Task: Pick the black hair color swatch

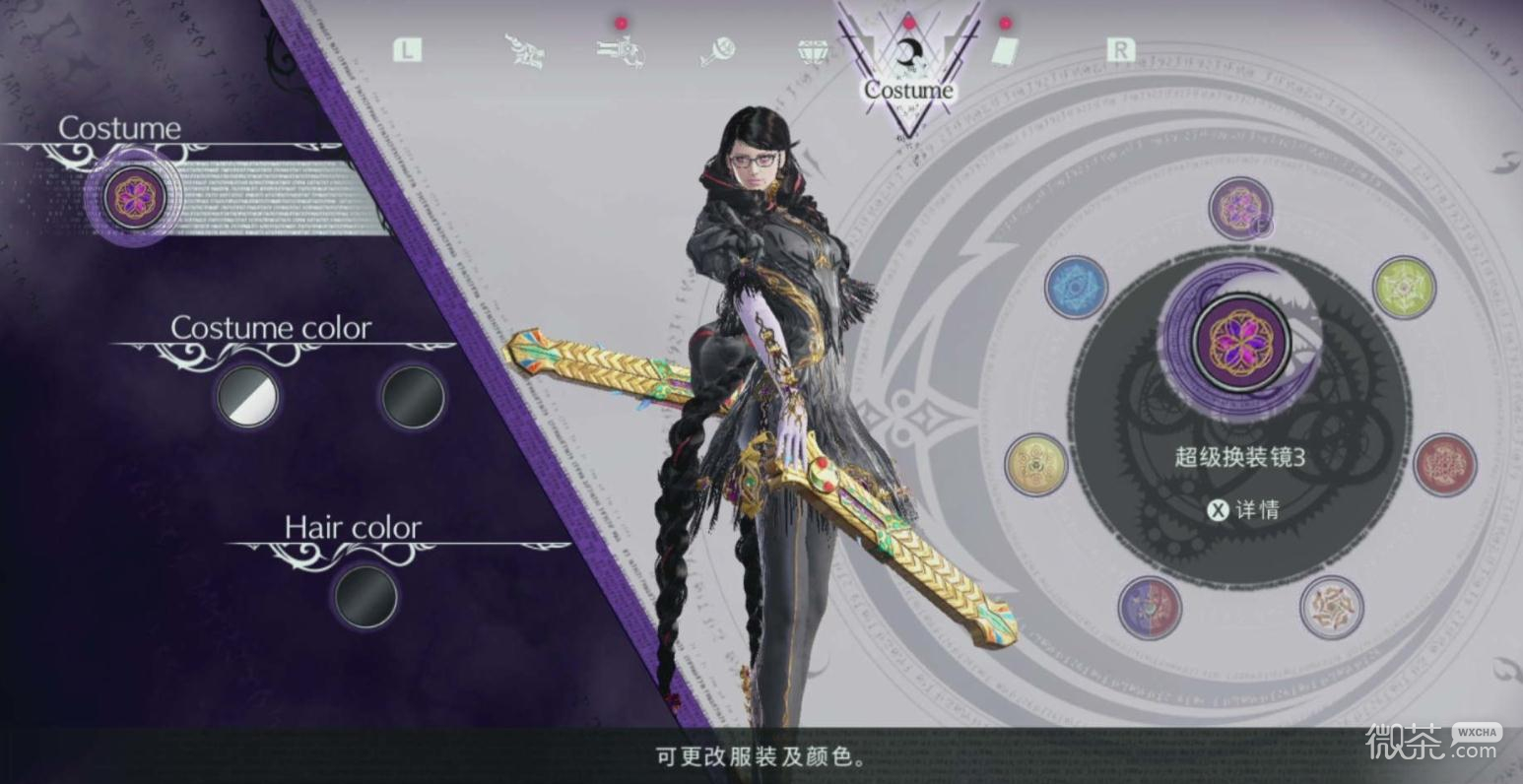Action: pyautogui.click(x=365, y=596)
